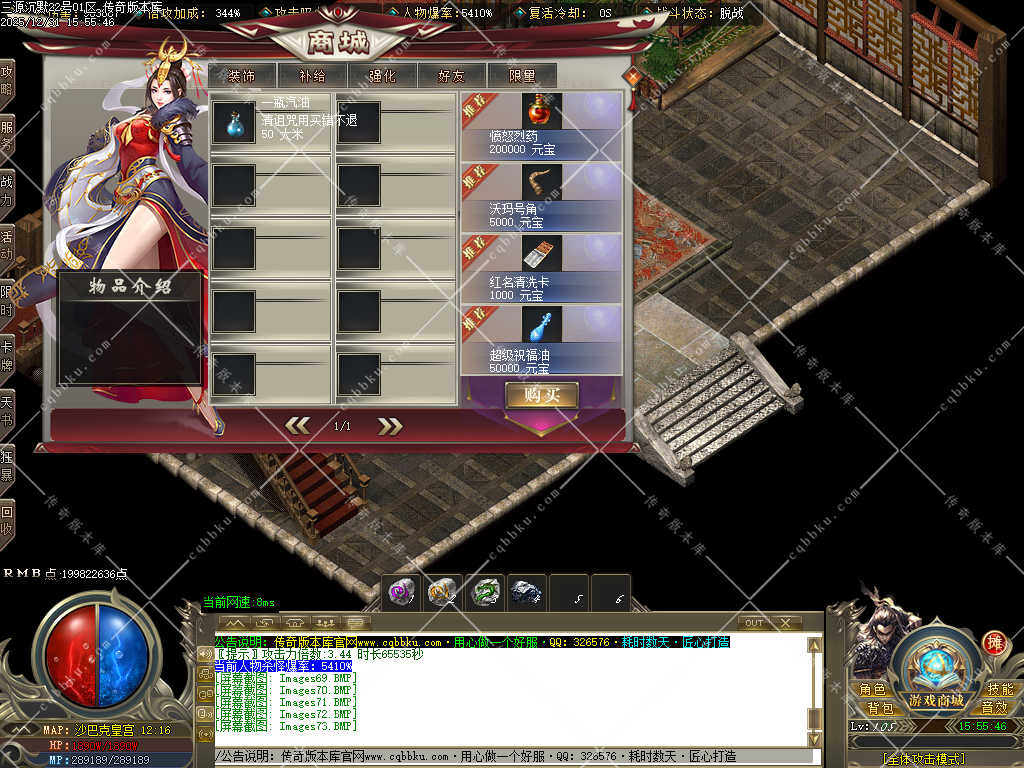Click the OUT button above chat
Screen dimensions: 1024x768
point(755,622)
